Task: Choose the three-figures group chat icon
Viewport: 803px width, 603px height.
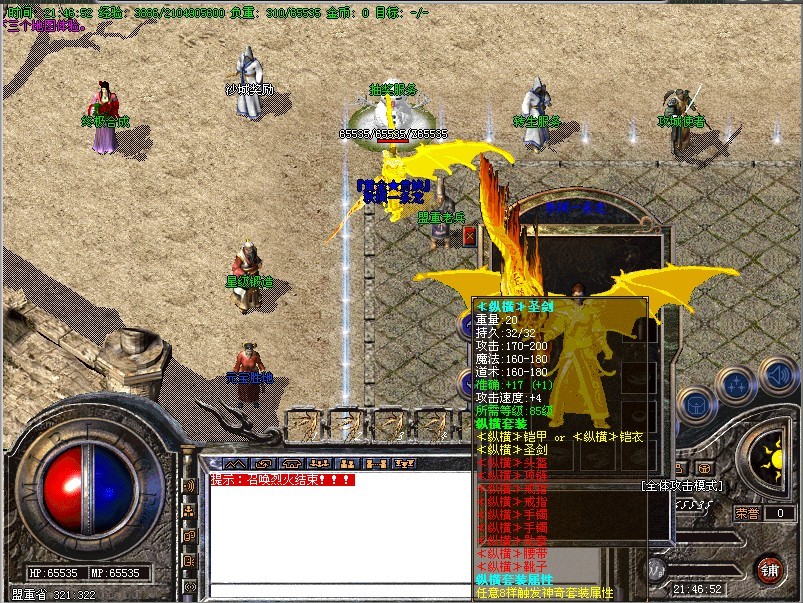Action: [321, 464]
